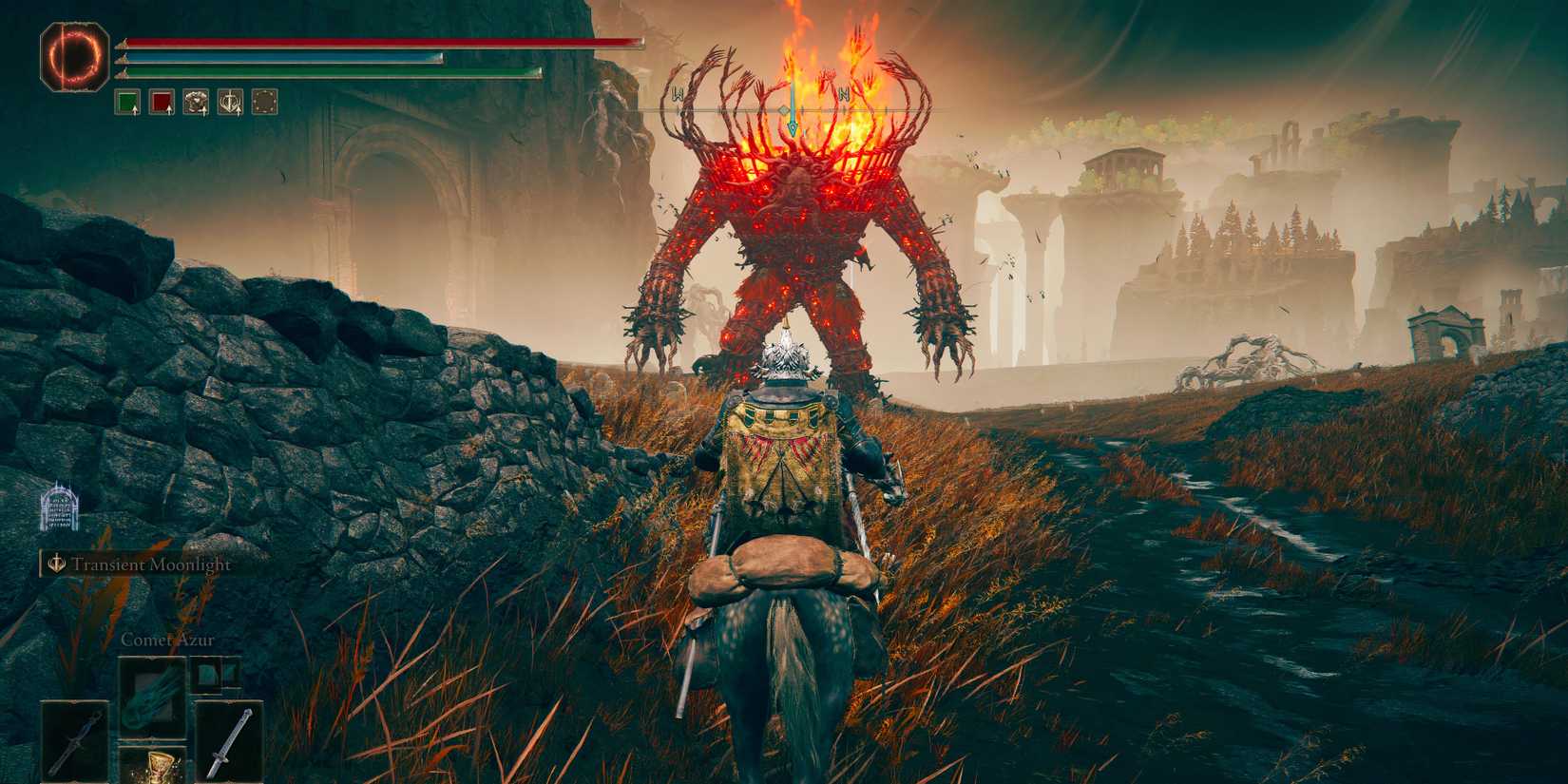Image resolution: width=1568 pixels, height=784 pixels.
Task: Check the armor-shaped buff icon
Action: point(197,102)
